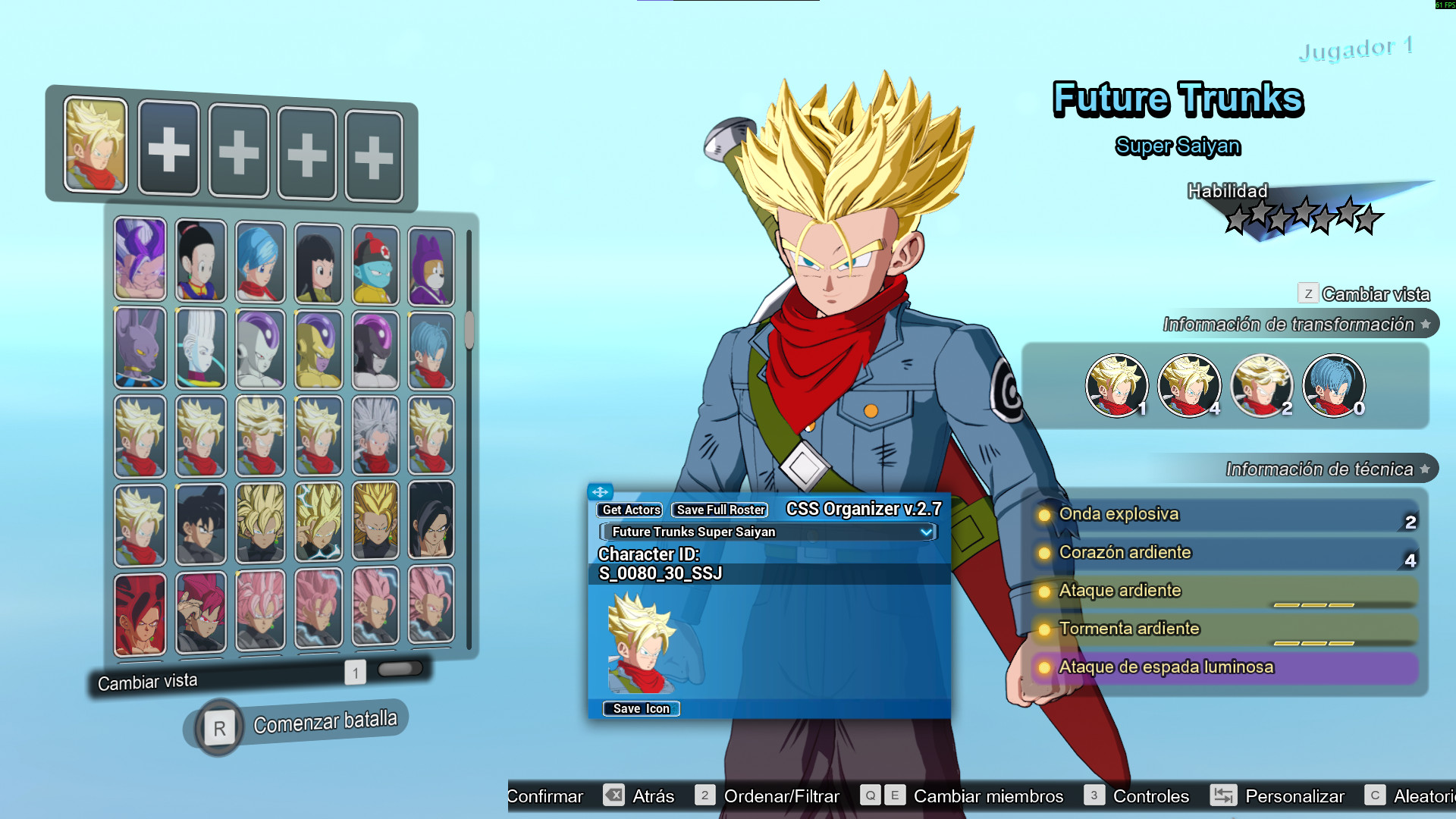Select the Super Saiyan transformation portrait numbered 4

[1190, 386]
